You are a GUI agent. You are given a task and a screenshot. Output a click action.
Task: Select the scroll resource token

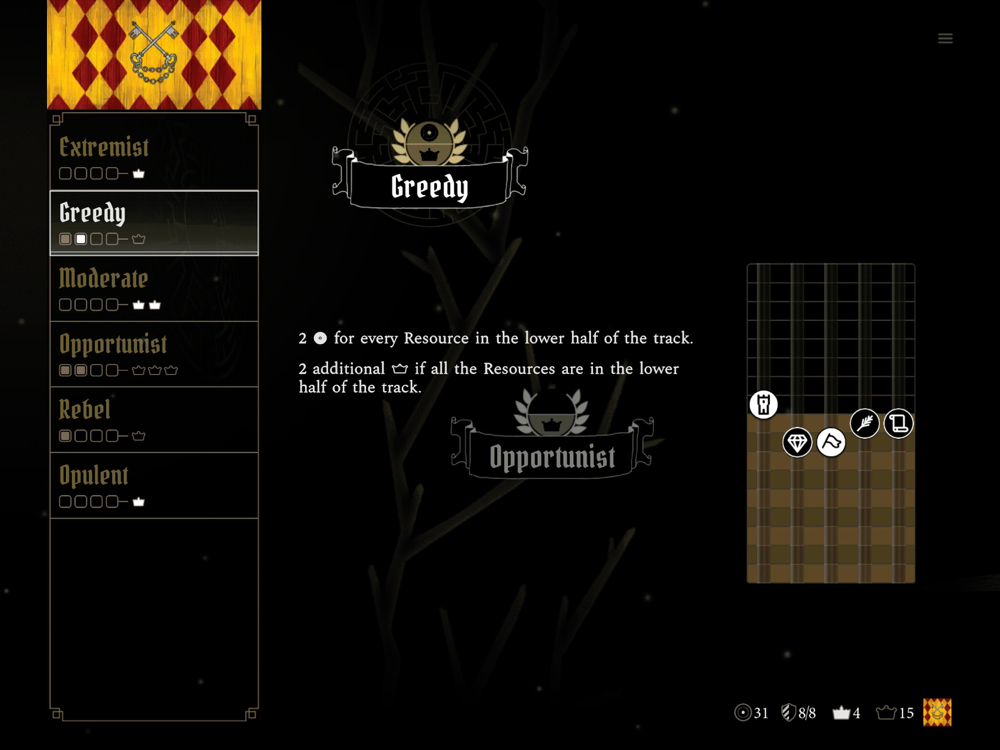click(898, 423)
